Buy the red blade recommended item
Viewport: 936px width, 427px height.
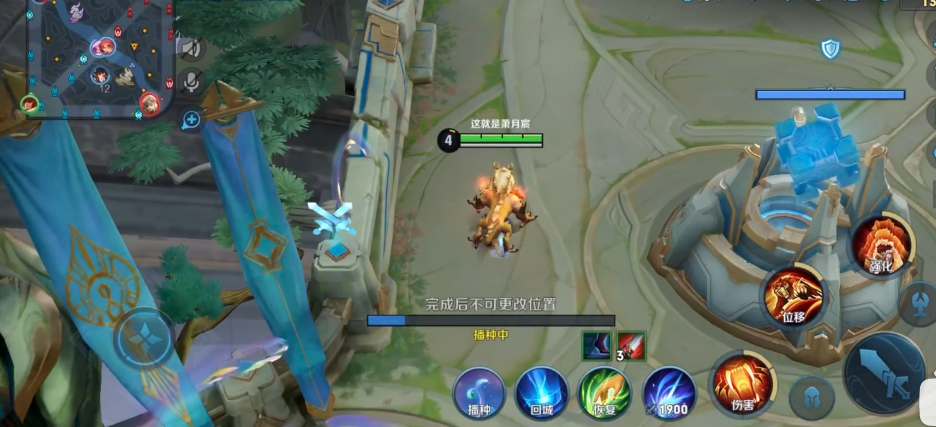tap(631, 346)
